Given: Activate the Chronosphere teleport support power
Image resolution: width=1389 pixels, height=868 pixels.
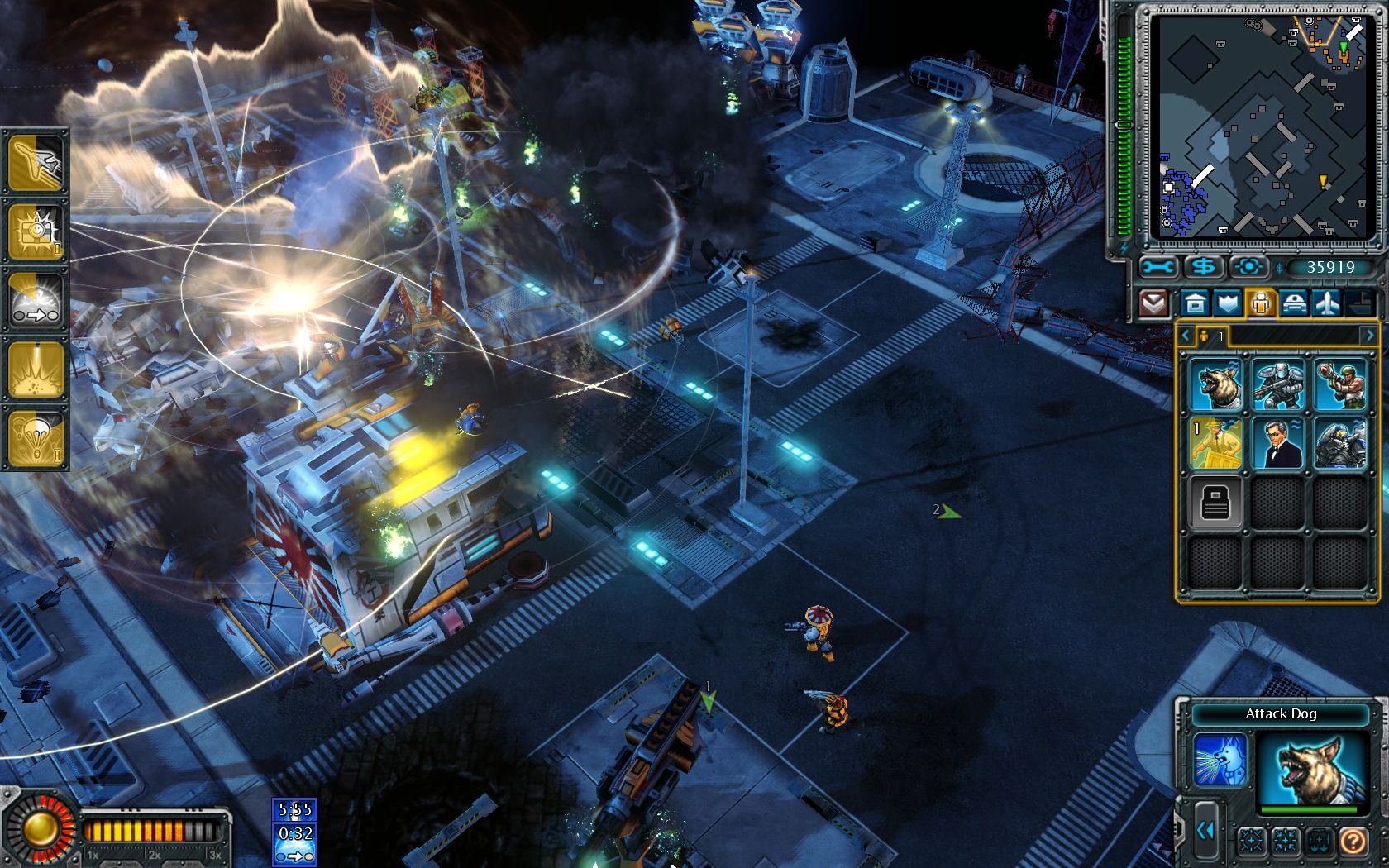Looking at the screenshot, I should coord(36,301).
